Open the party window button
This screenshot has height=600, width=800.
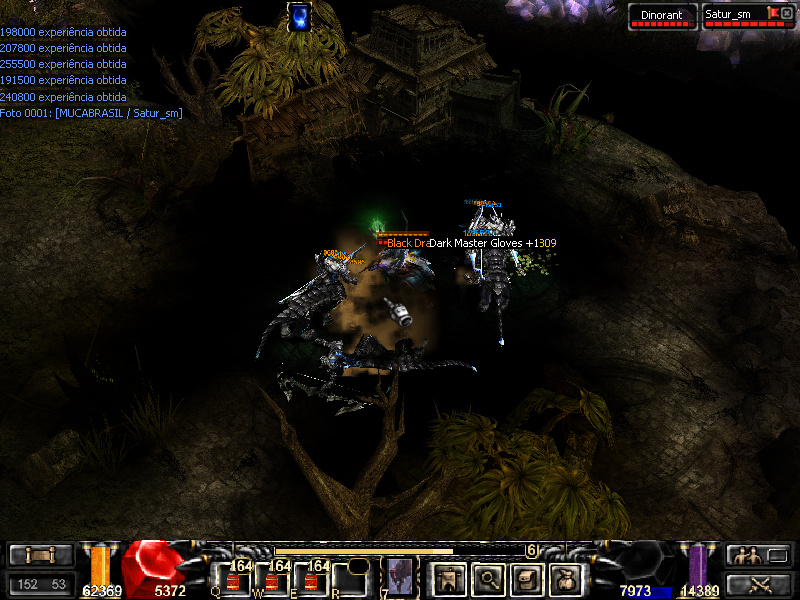point(757,555)
